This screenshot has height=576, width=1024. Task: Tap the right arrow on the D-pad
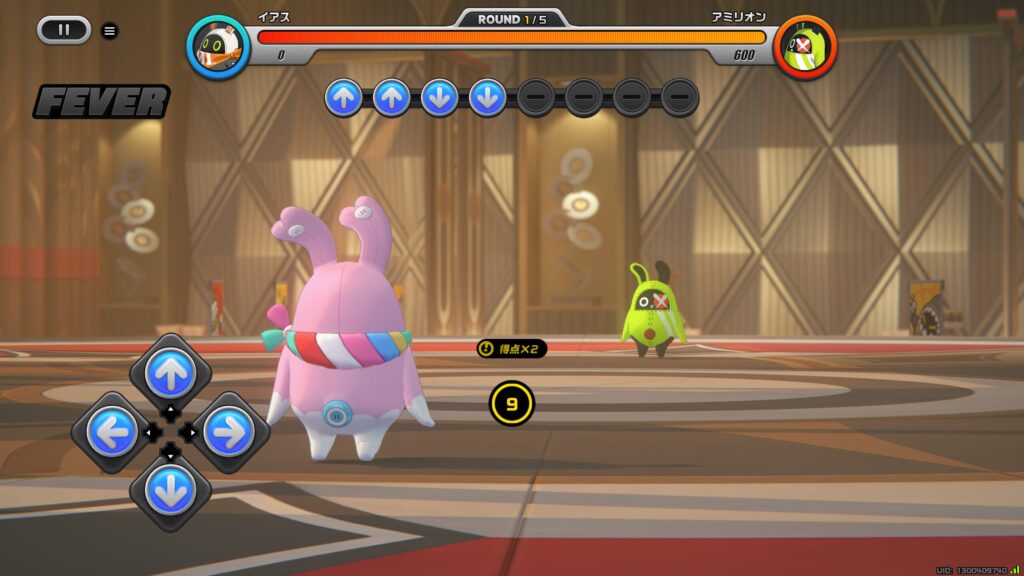click(229, 432)
